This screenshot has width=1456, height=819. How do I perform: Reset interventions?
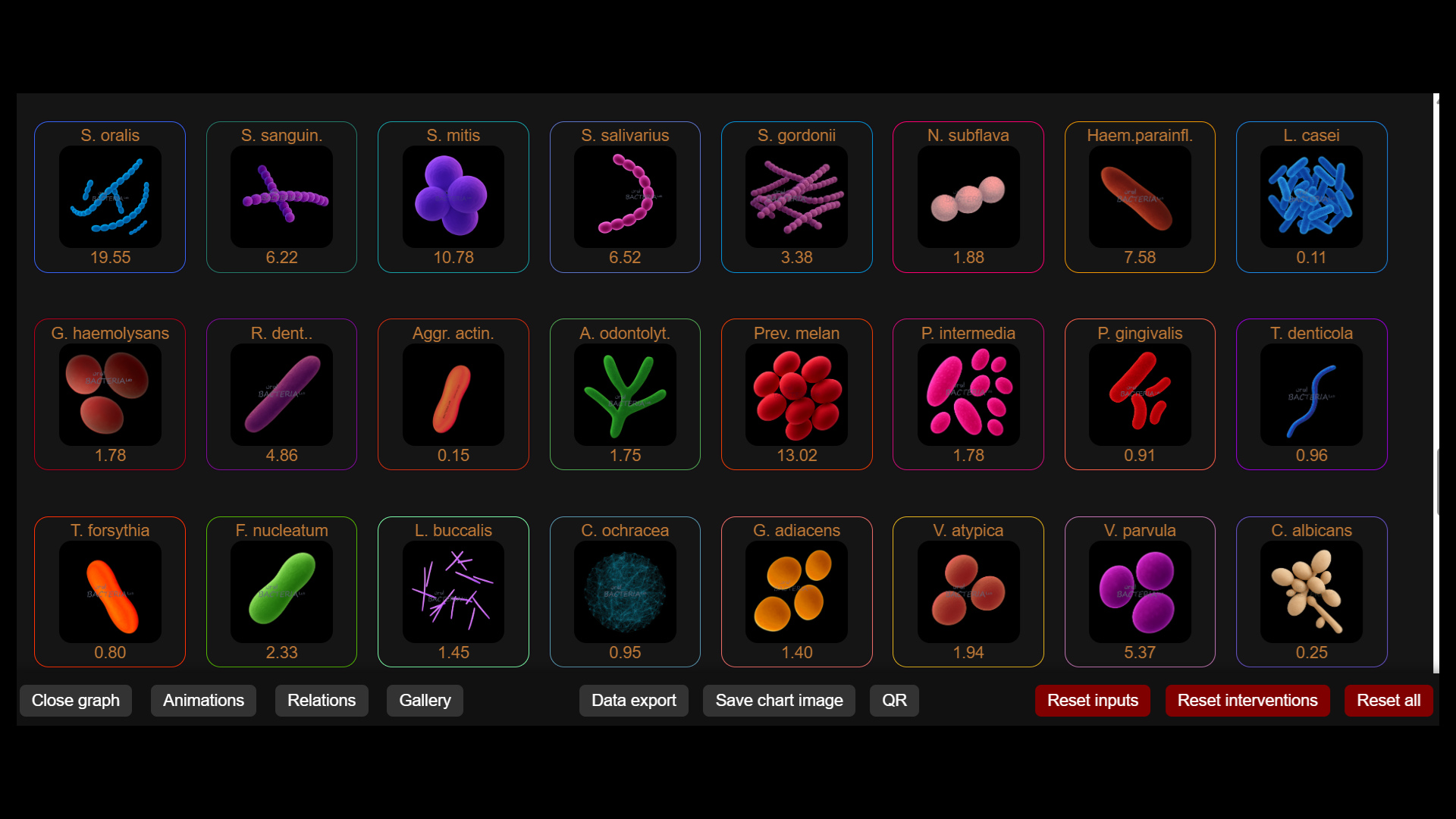pos(1247,700)
